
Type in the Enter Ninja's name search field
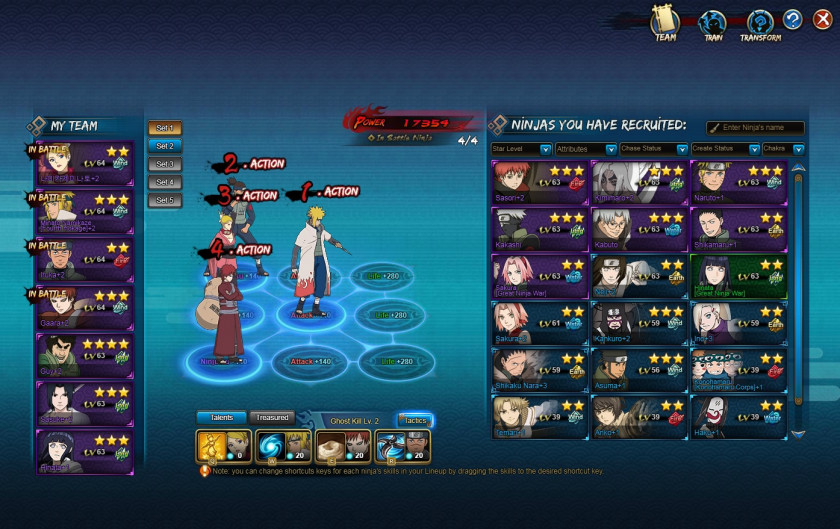coord(760,128)
